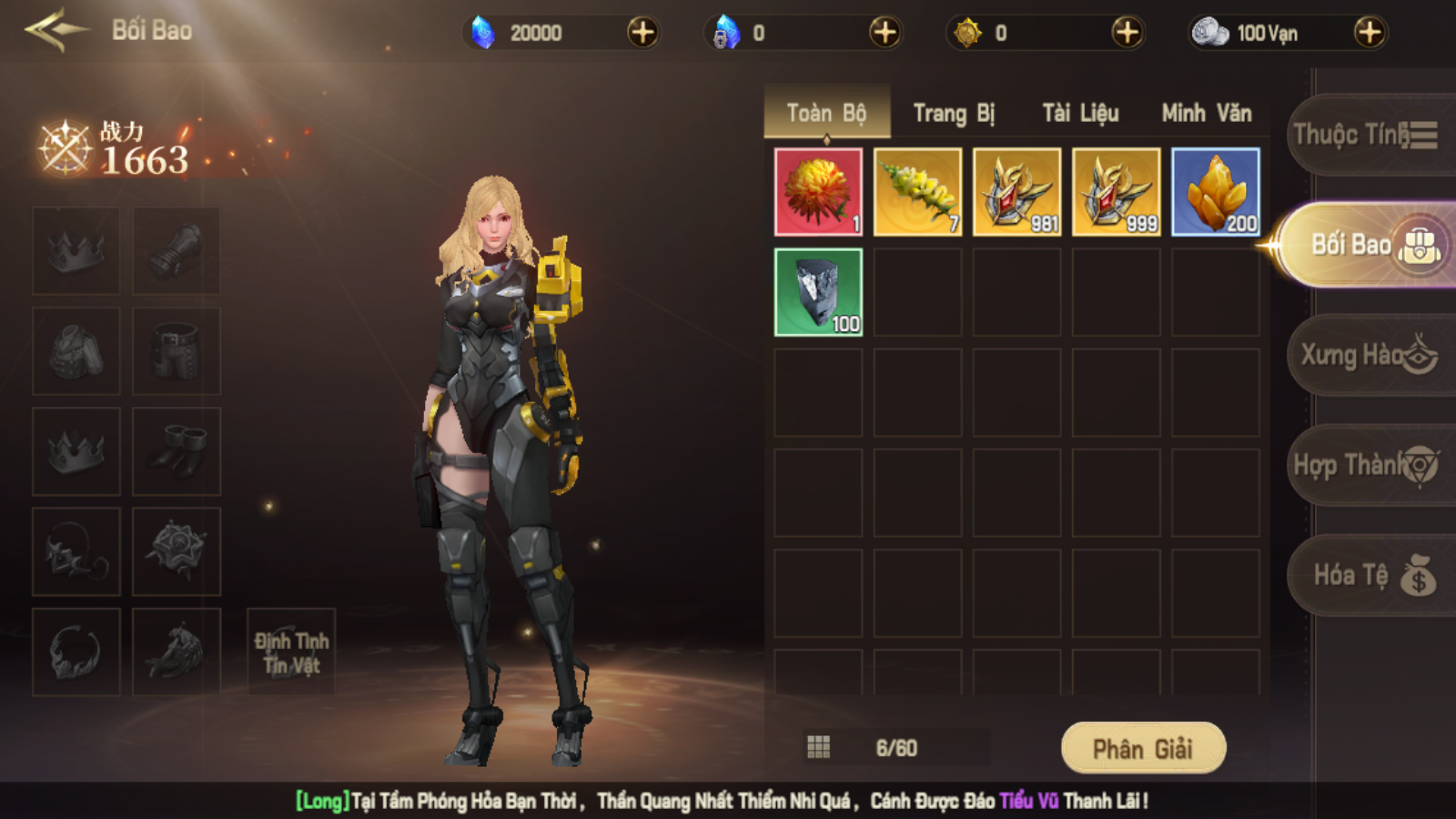
Task: Select the orange crystal stack of 200
Action: pyautogui.click(x=1216, y=192)
